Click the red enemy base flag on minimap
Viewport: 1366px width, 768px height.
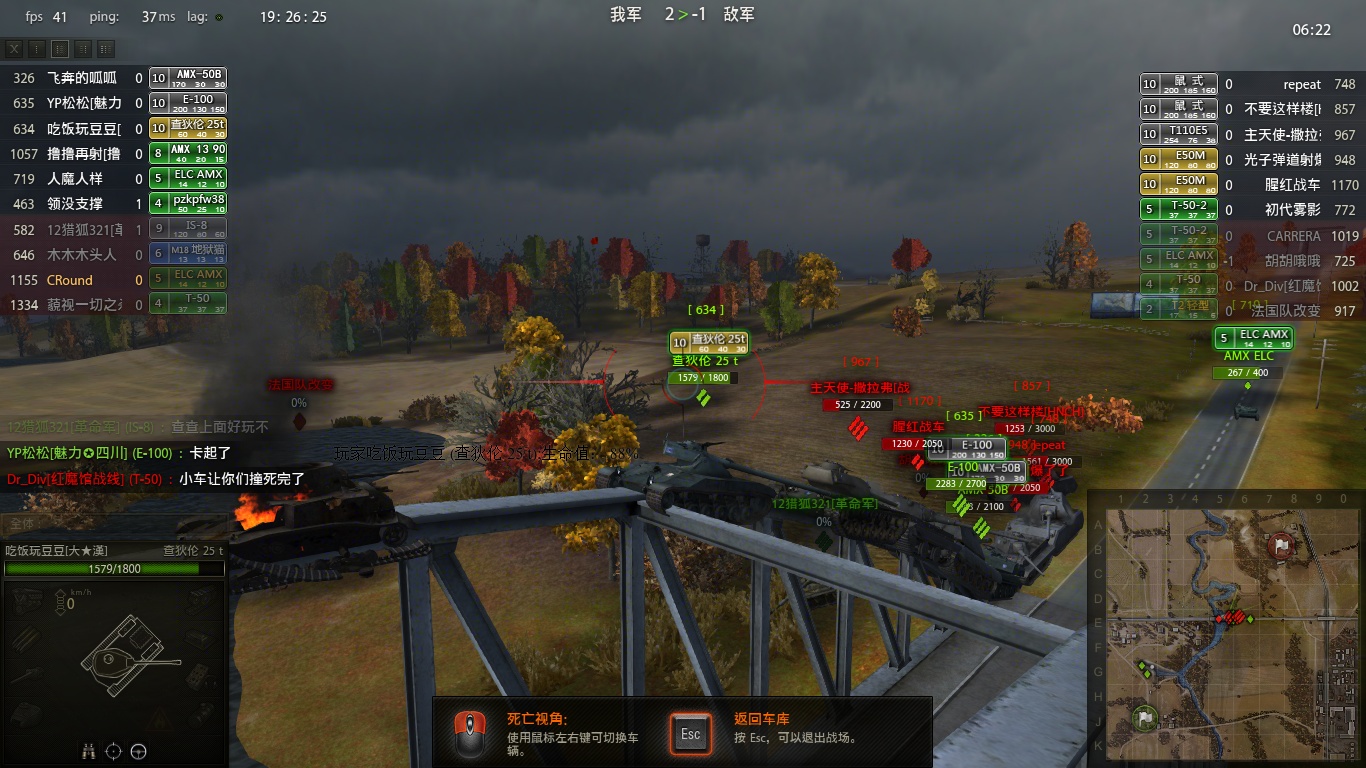click(1281, 545)
